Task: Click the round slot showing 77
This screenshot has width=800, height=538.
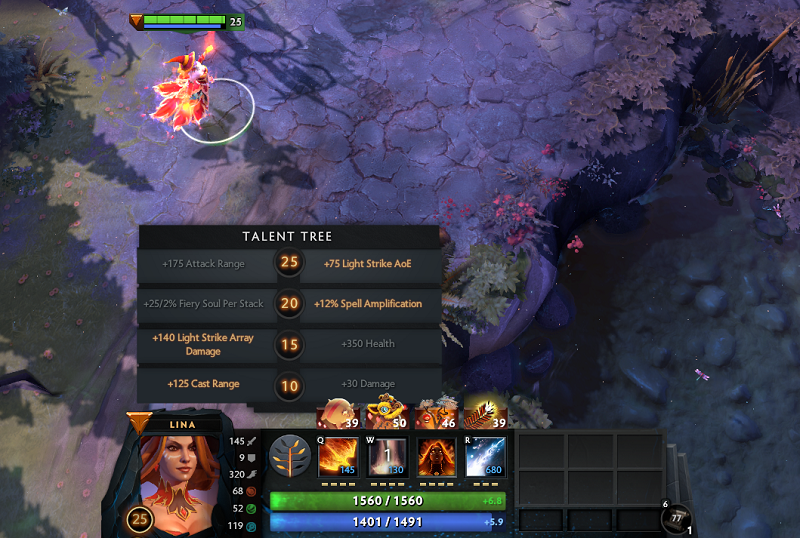Action: coord(679,518)
